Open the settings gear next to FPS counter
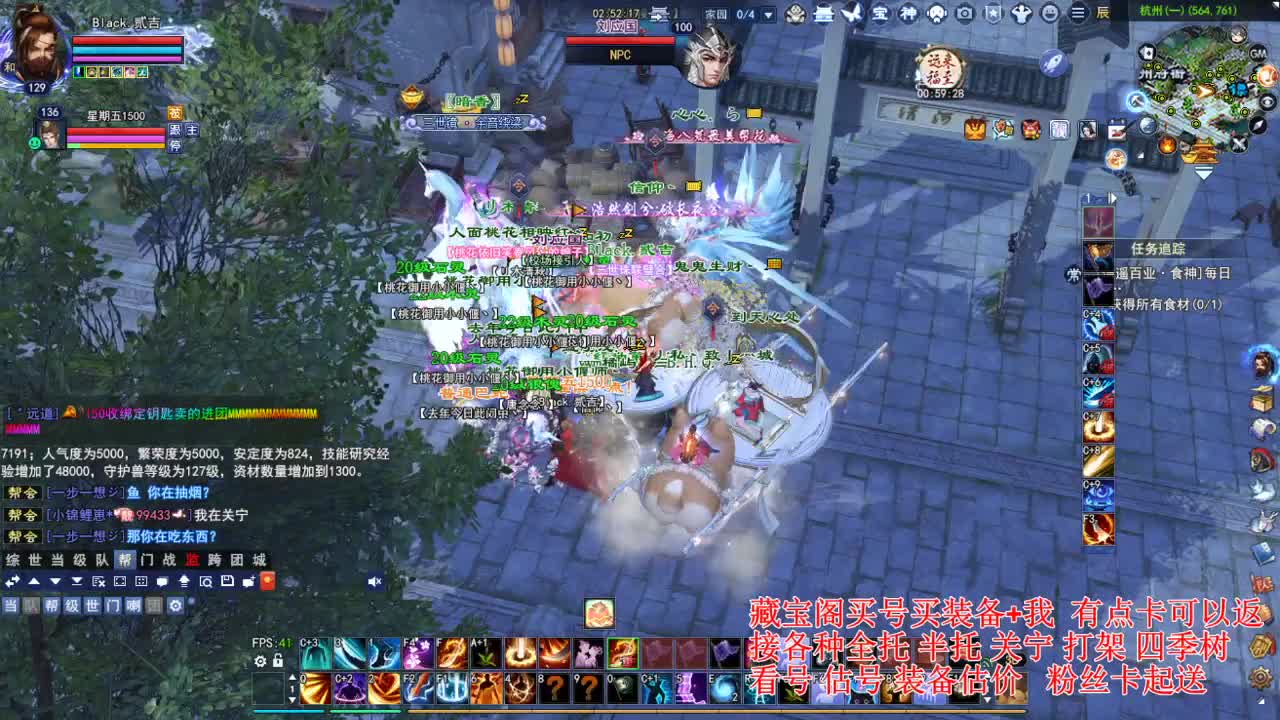 (x=260, y=662)
